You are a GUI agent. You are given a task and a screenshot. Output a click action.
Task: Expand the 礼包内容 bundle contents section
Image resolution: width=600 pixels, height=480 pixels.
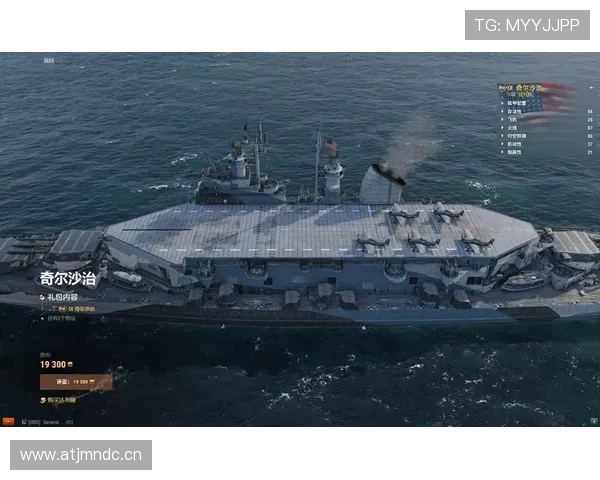(x=60, y=297)
